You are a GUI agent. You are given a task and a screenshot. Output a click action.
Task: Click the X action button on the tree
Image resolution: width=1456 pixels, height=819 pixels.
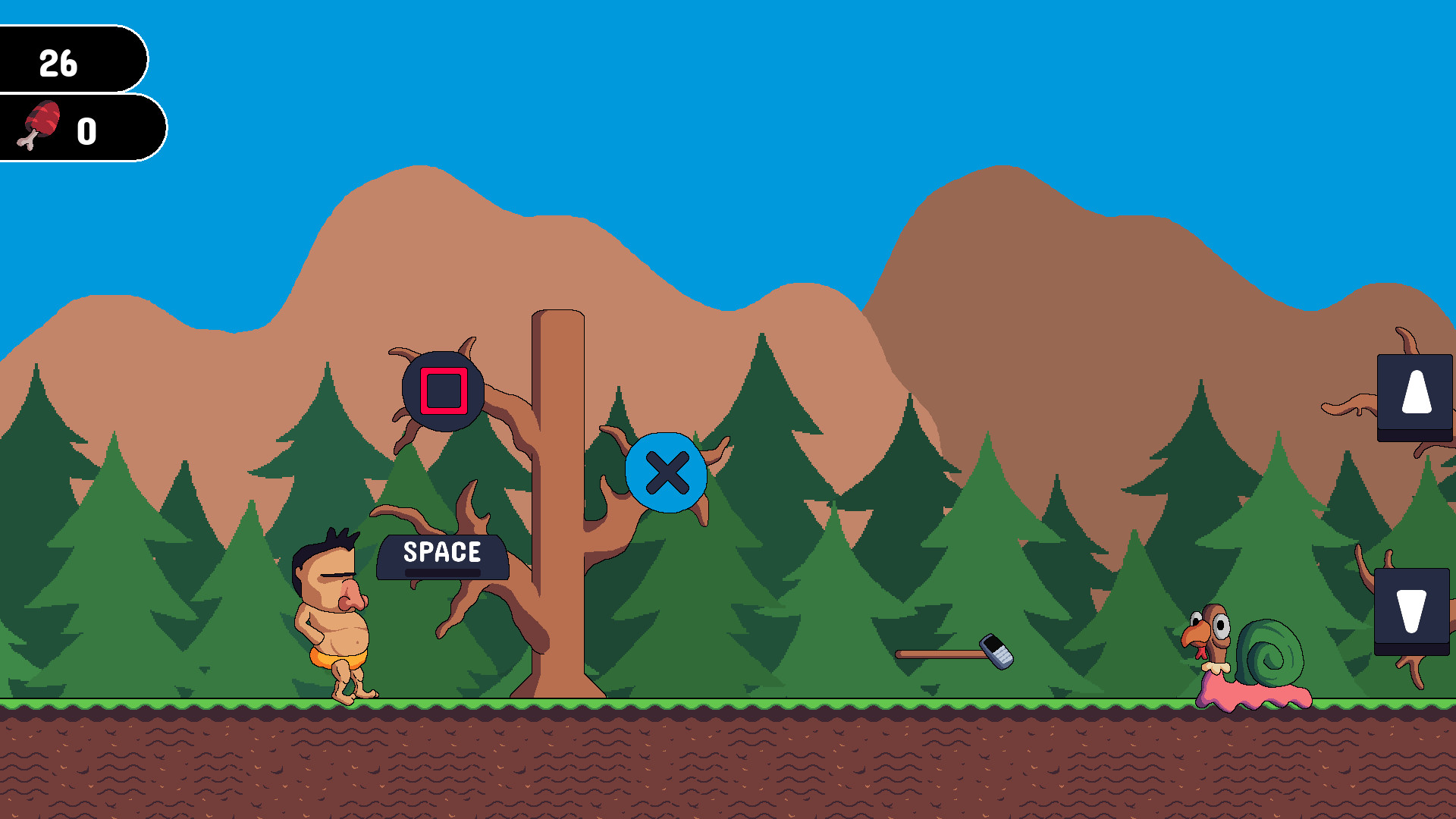[668, 472]
